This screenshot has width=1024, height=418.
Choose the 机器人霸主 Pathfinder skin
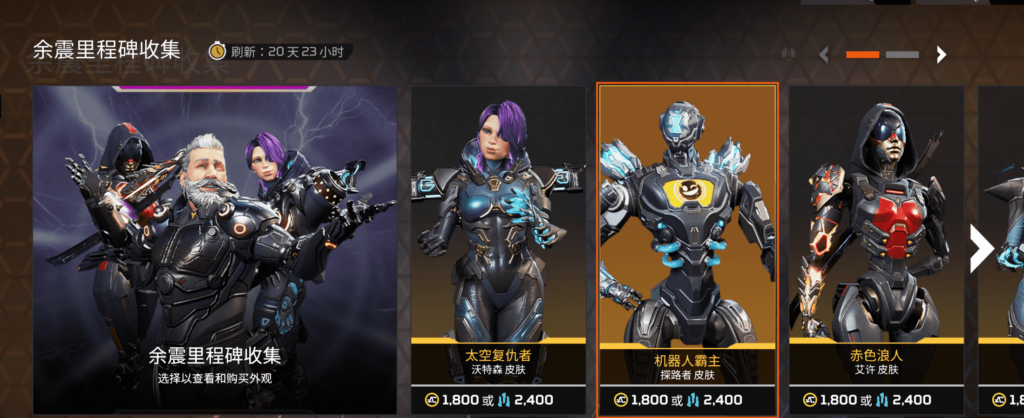687,250
